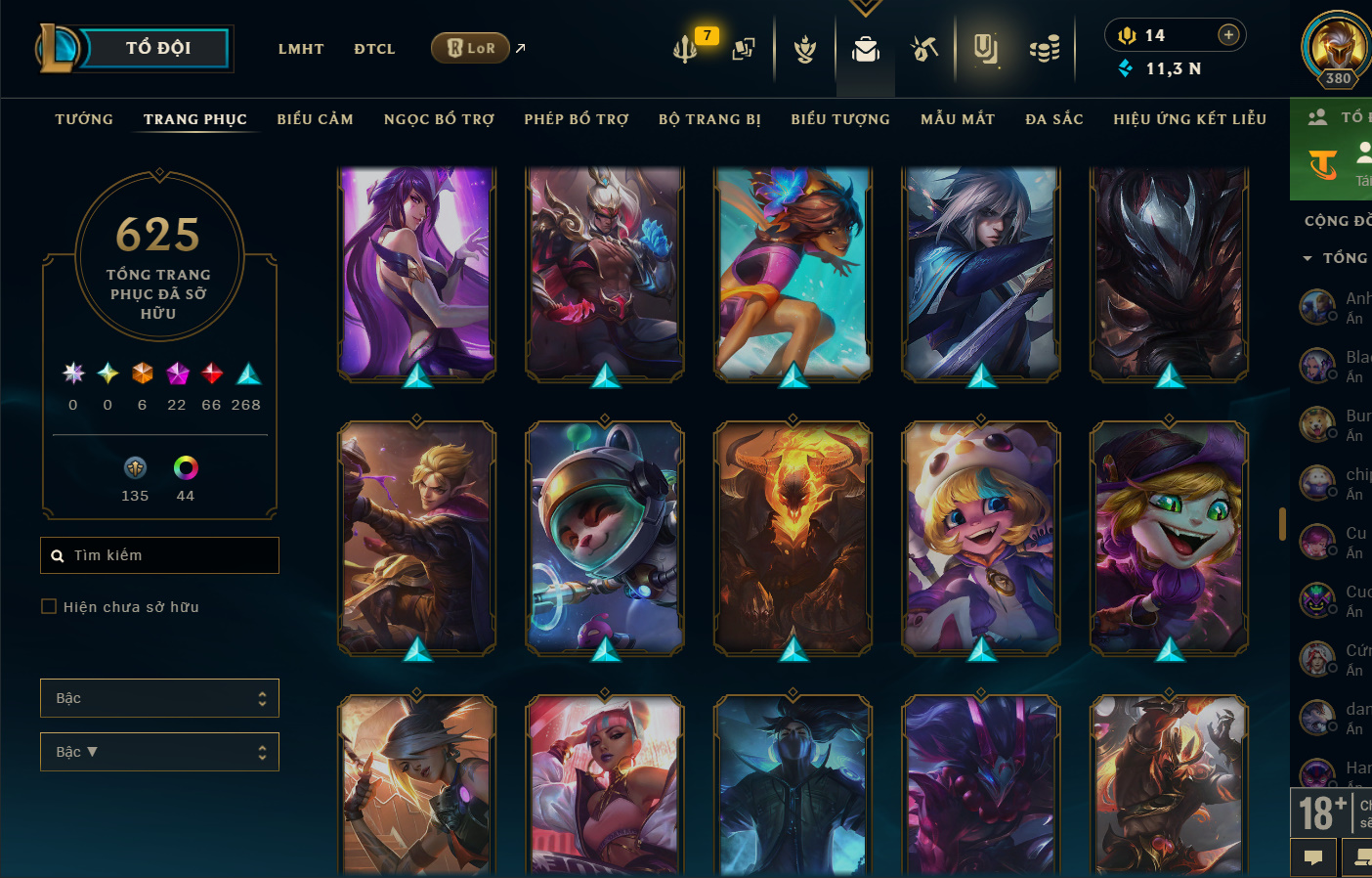Image resolution: width=1372 pixels, height=878 pixels.
Task: Select the astronaut Teemo skin card
Action: pos(605,538)
